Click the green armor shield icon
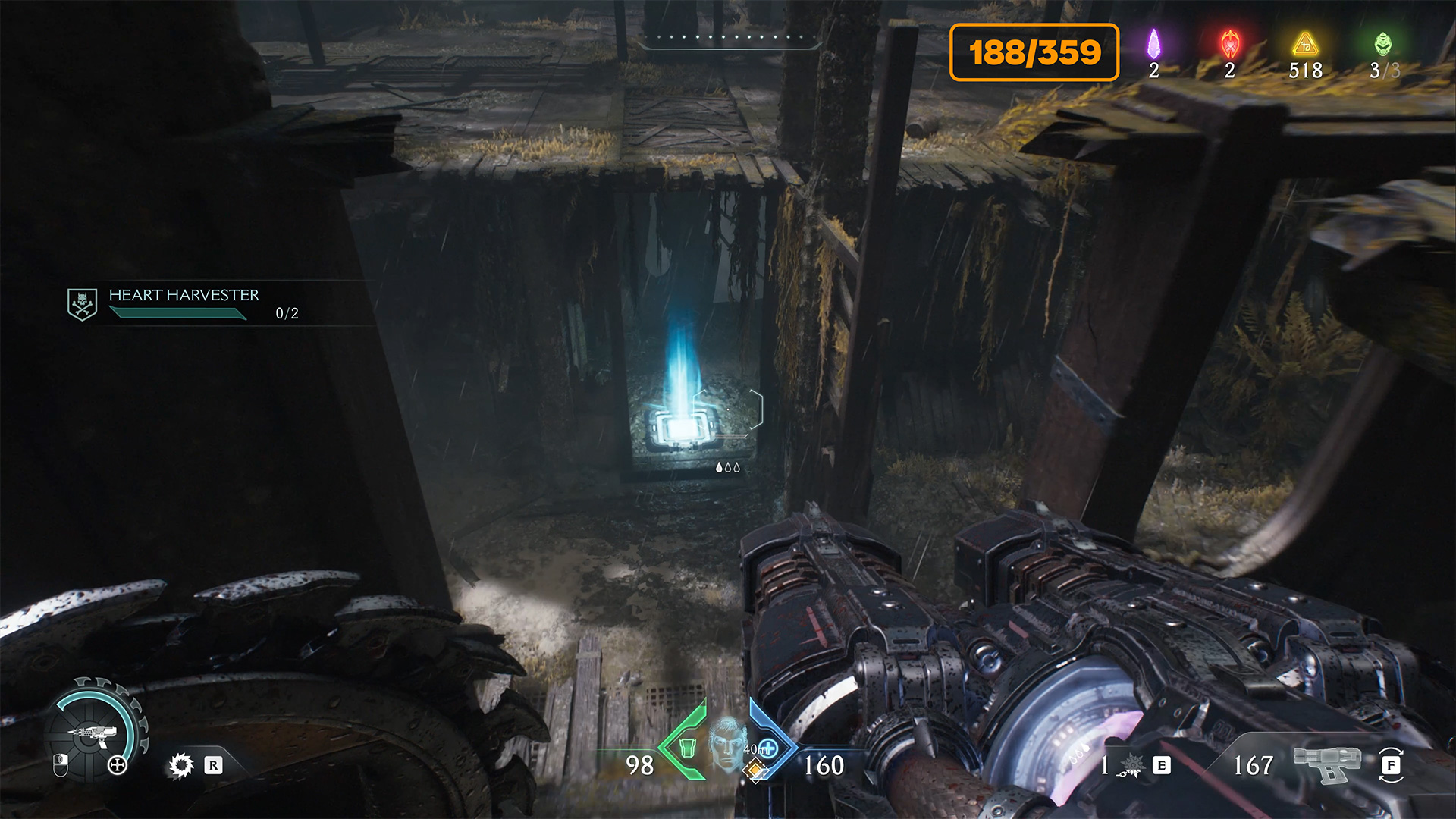1456x819 pixels. pos(687,748)
